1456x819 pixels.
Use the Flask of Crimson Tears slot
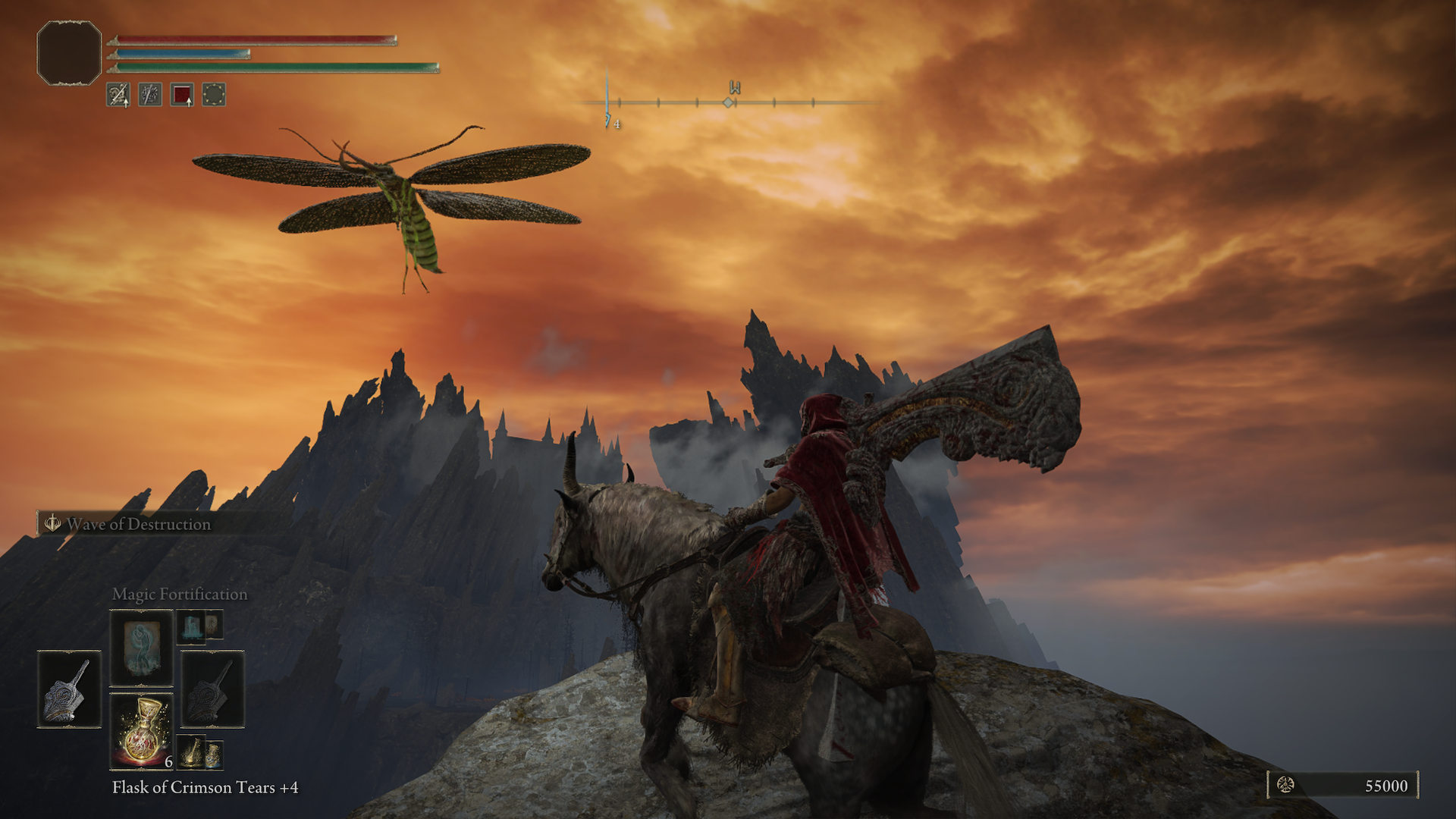coord(141,731)
